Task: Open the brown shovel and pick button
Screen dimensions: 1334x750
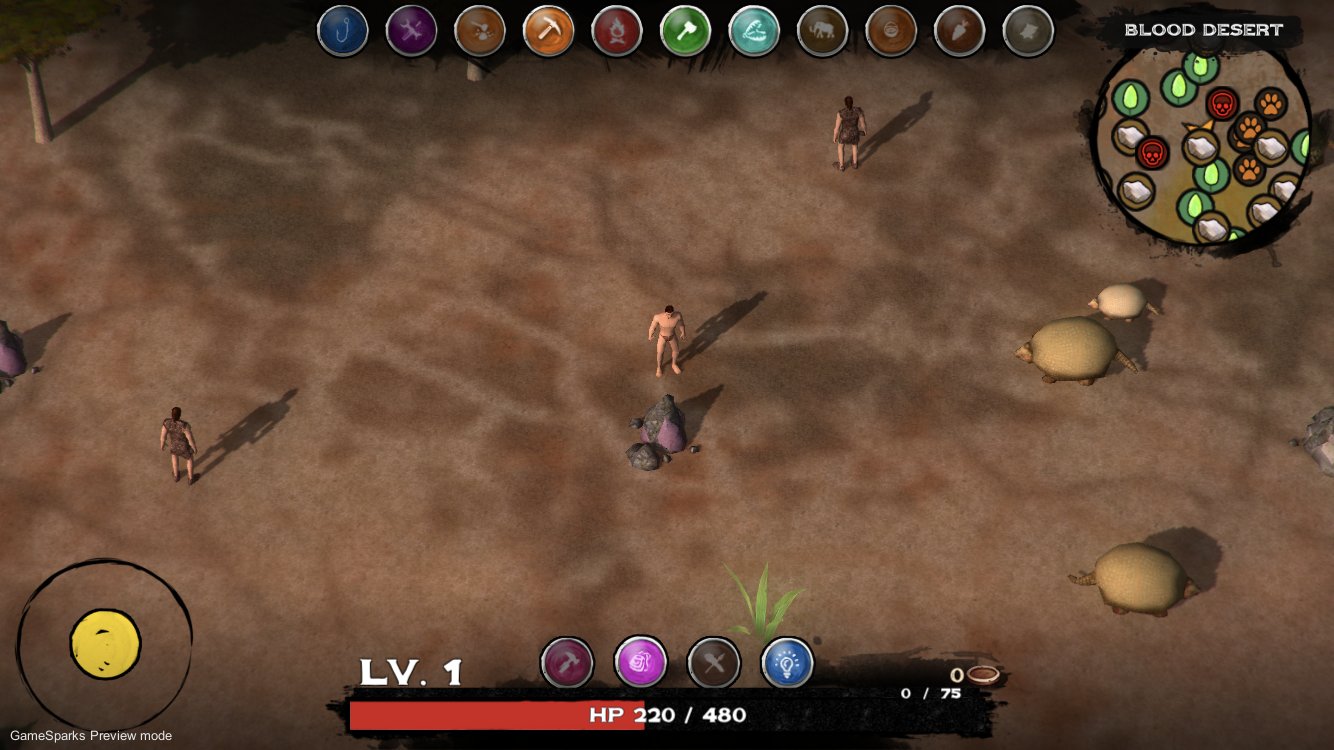Action: coord(714,662)
